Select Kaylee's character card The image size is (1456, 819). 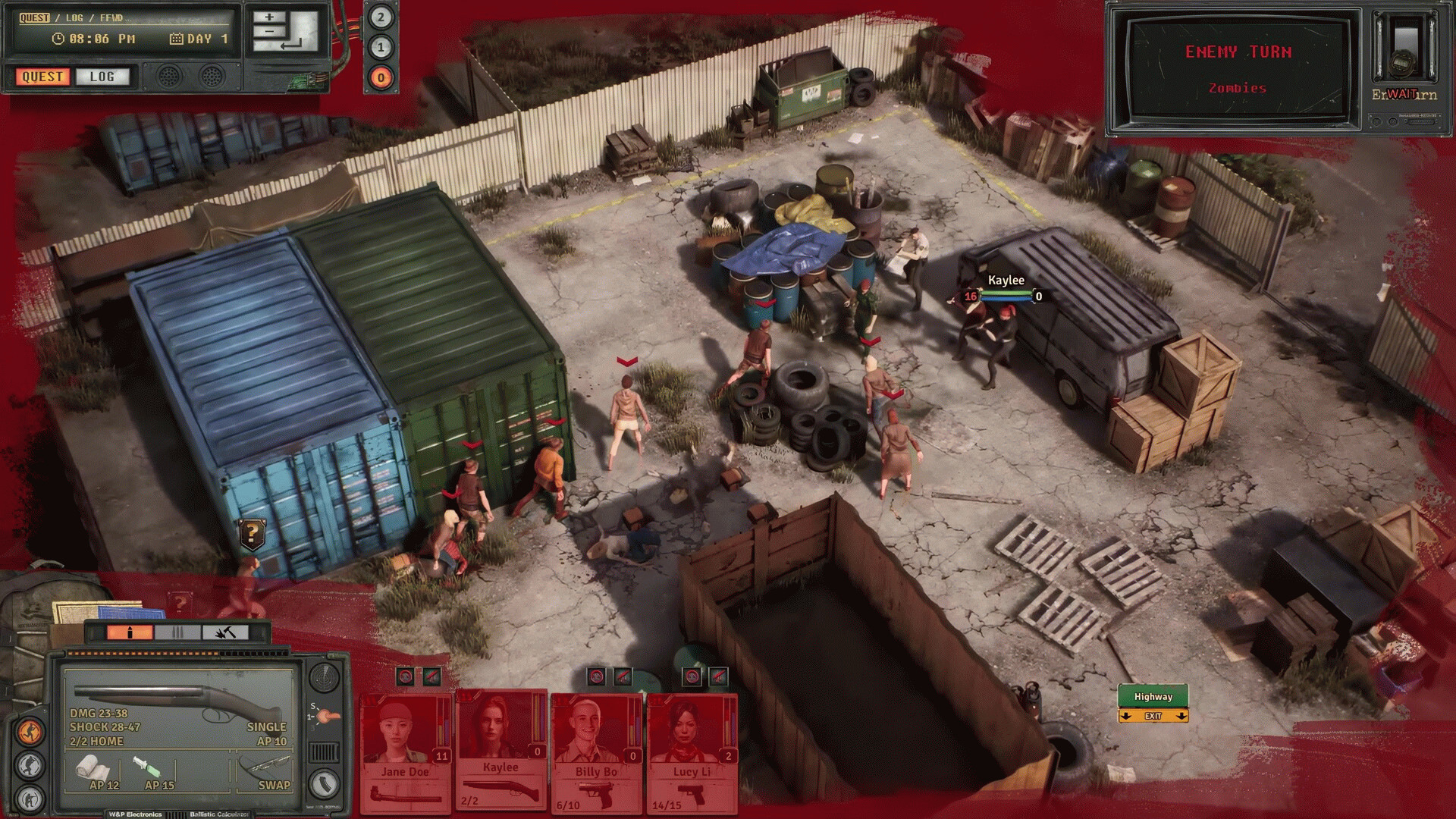click(x=501, y=751)
